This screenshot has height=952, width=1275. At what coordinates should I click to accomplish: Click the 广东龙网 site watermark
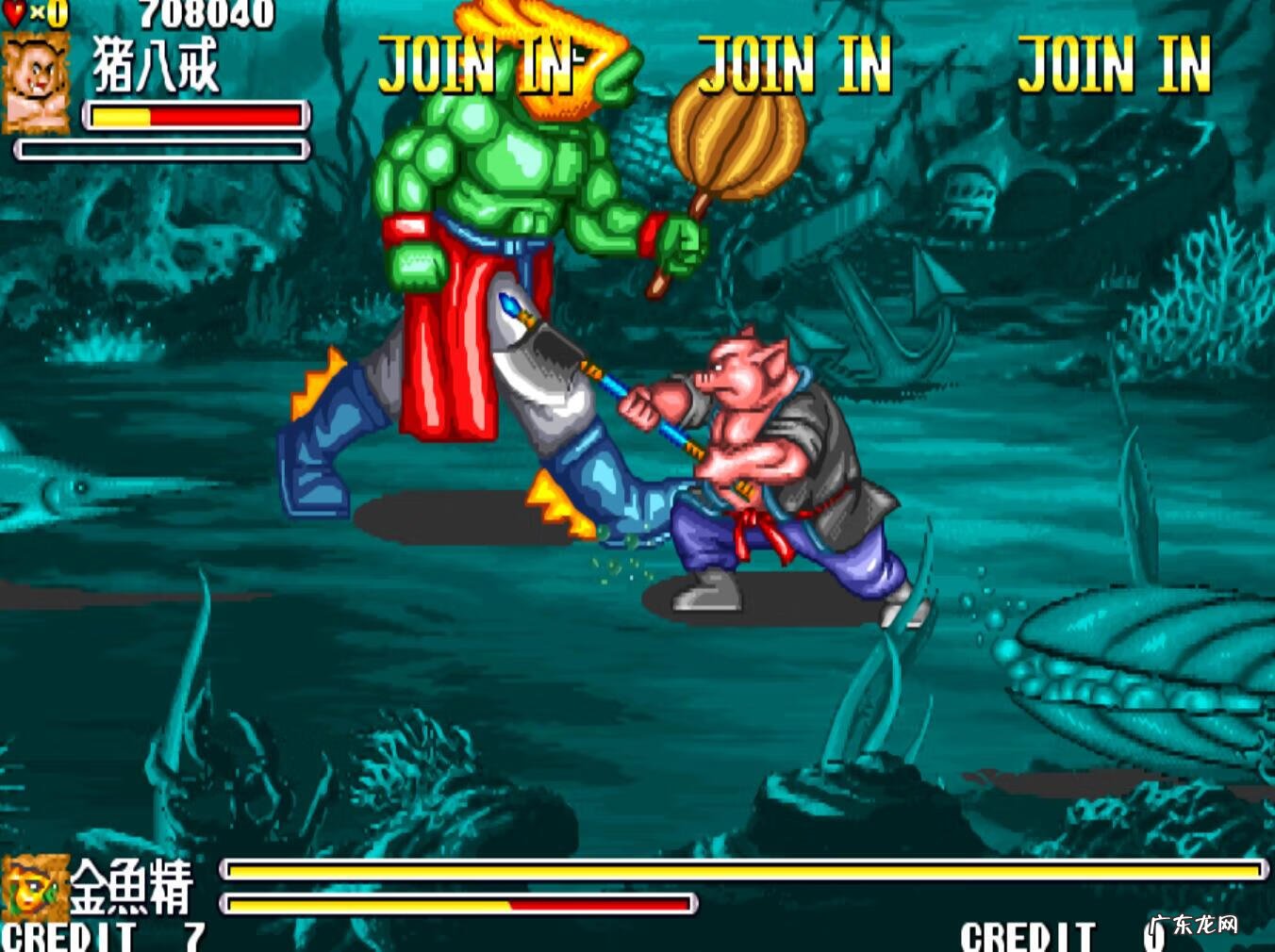1194,925
